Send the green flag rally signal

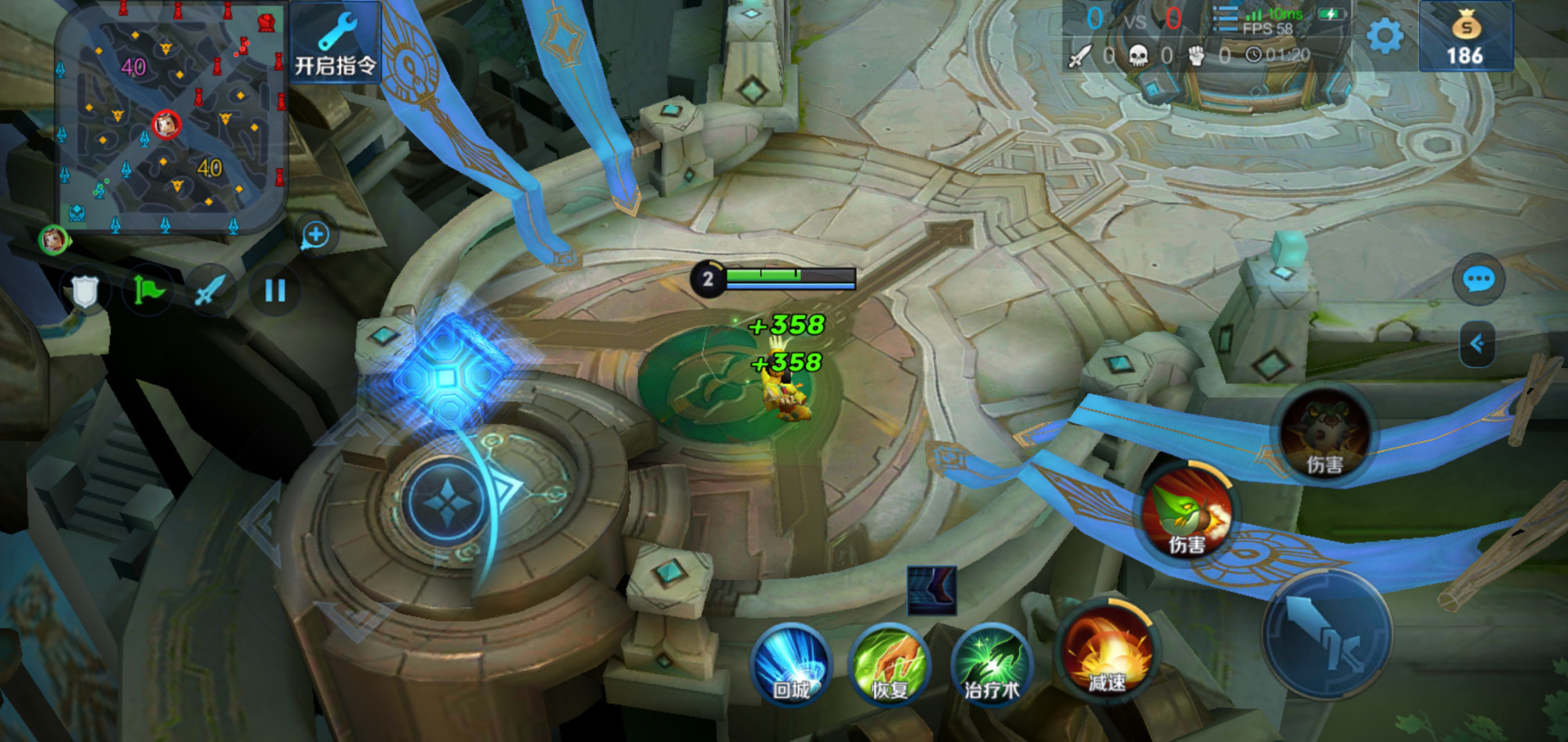coord(148,291)
